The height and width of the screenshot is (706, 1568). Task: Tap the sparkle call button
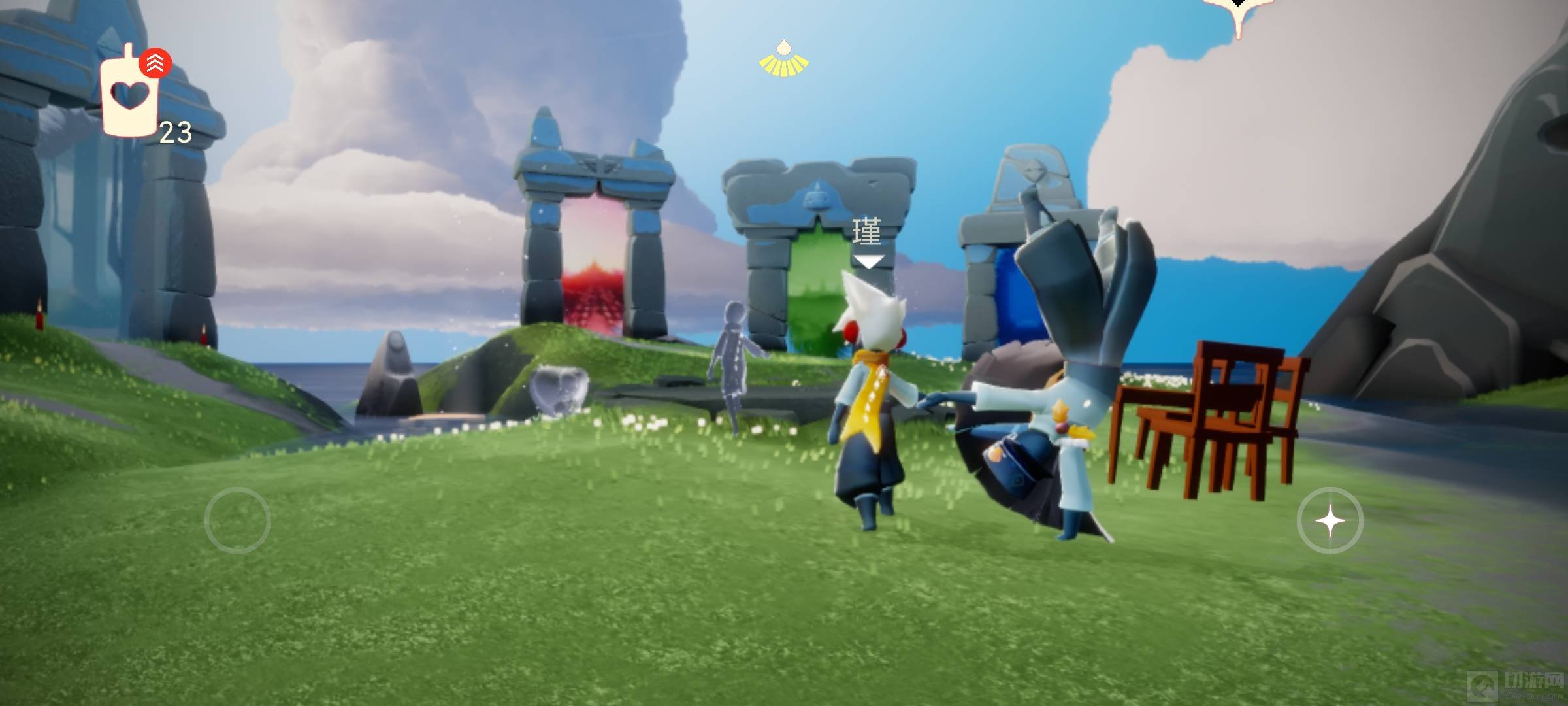pyautogui.click(x=1330, y=521)
